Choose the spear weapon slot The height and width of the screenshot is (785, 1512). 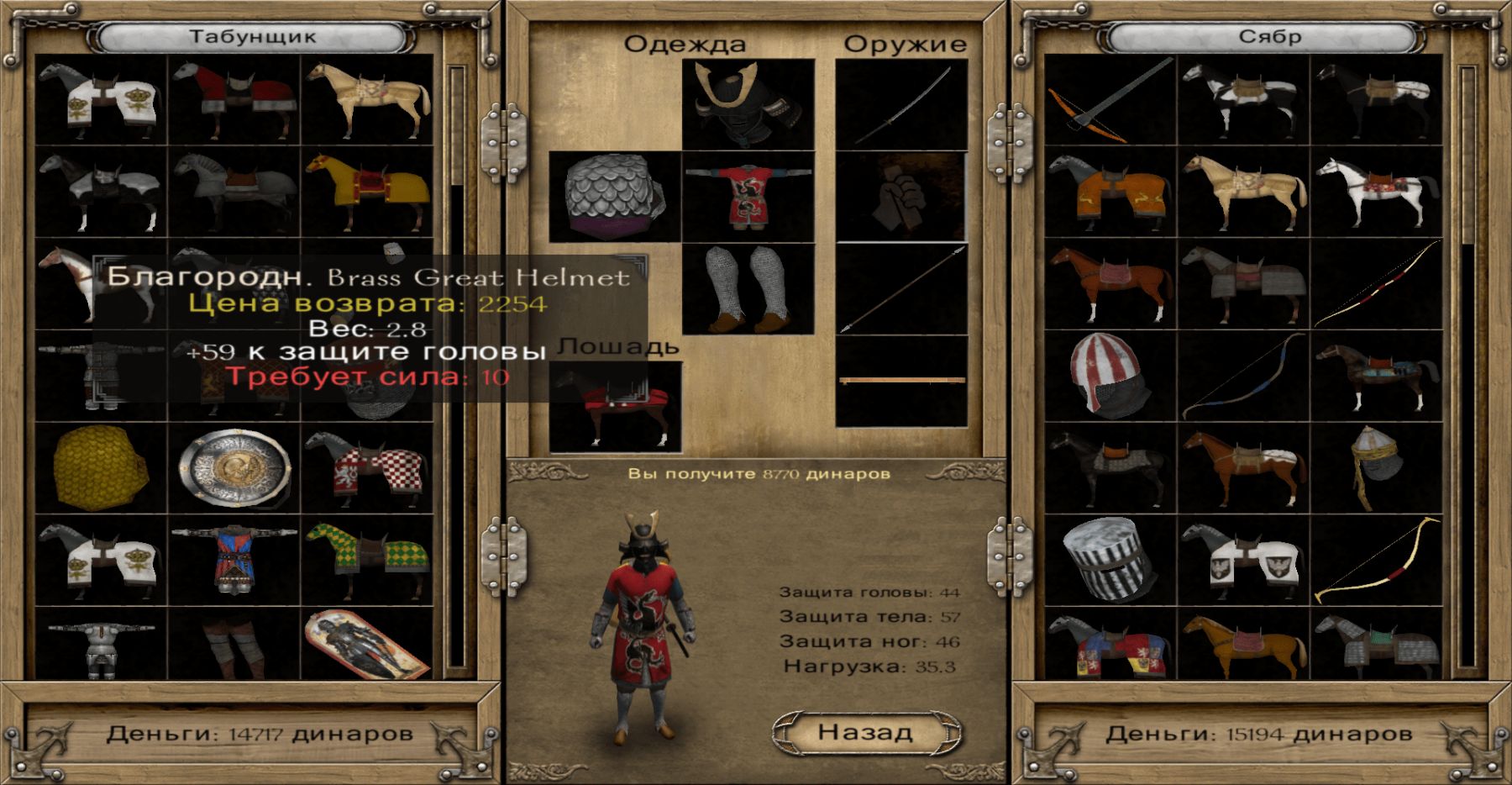click(x=901, y=289)
